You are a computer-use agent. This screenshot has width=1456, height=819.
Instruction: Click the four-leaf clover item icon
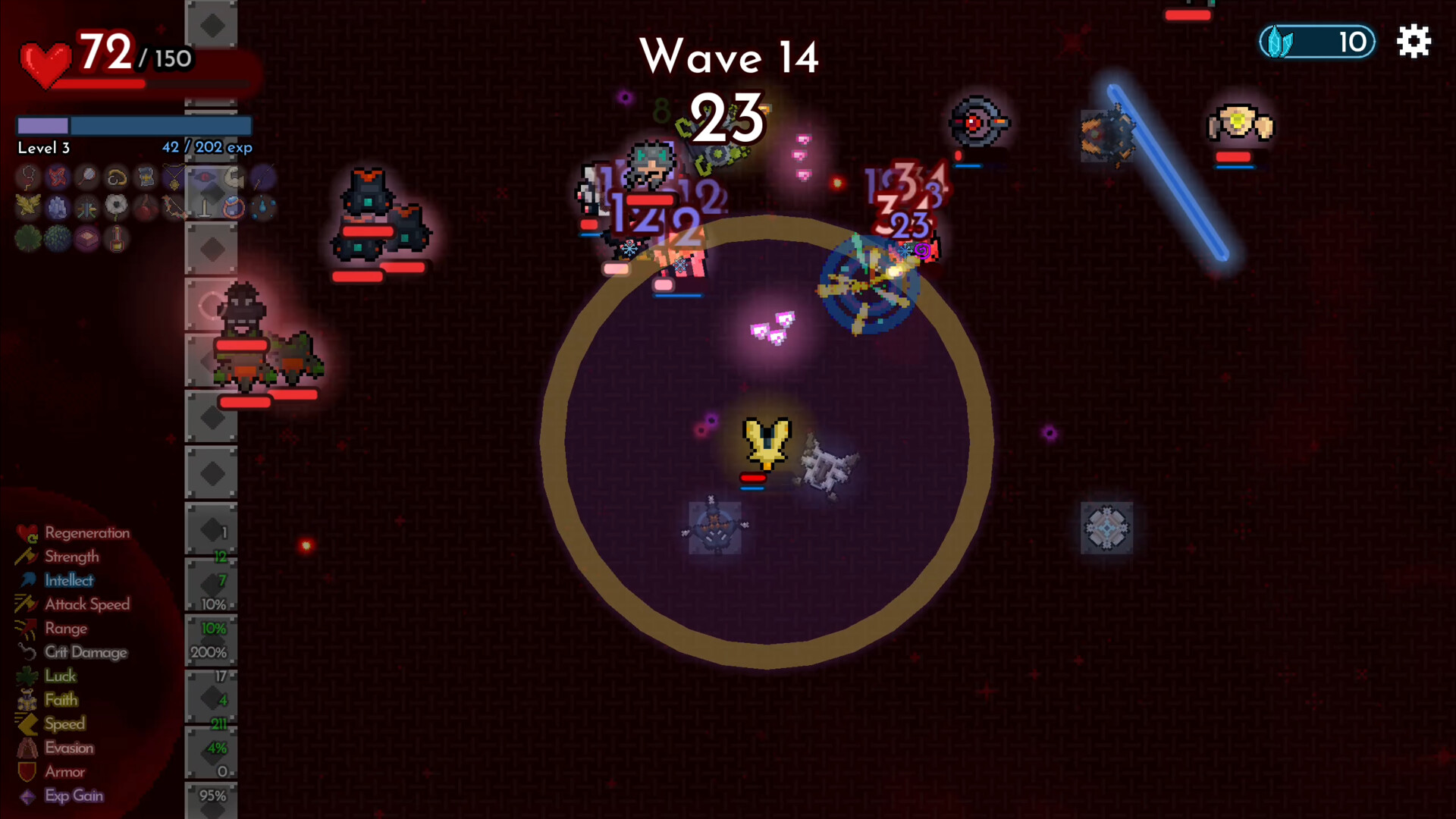tap(28, 239)
